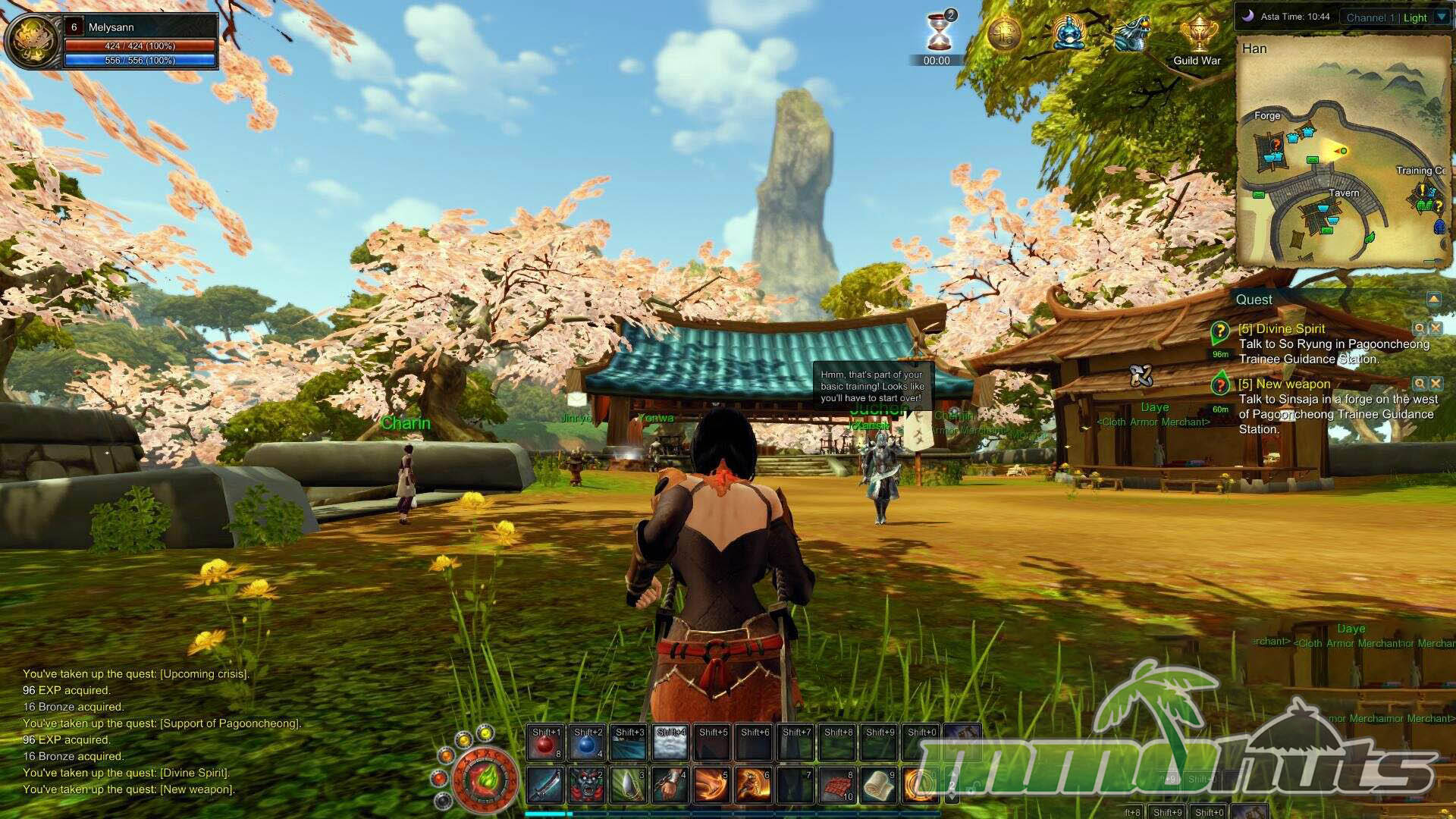
Task: Click the green flame orb gauge
Action: click(x=485, y=778)
